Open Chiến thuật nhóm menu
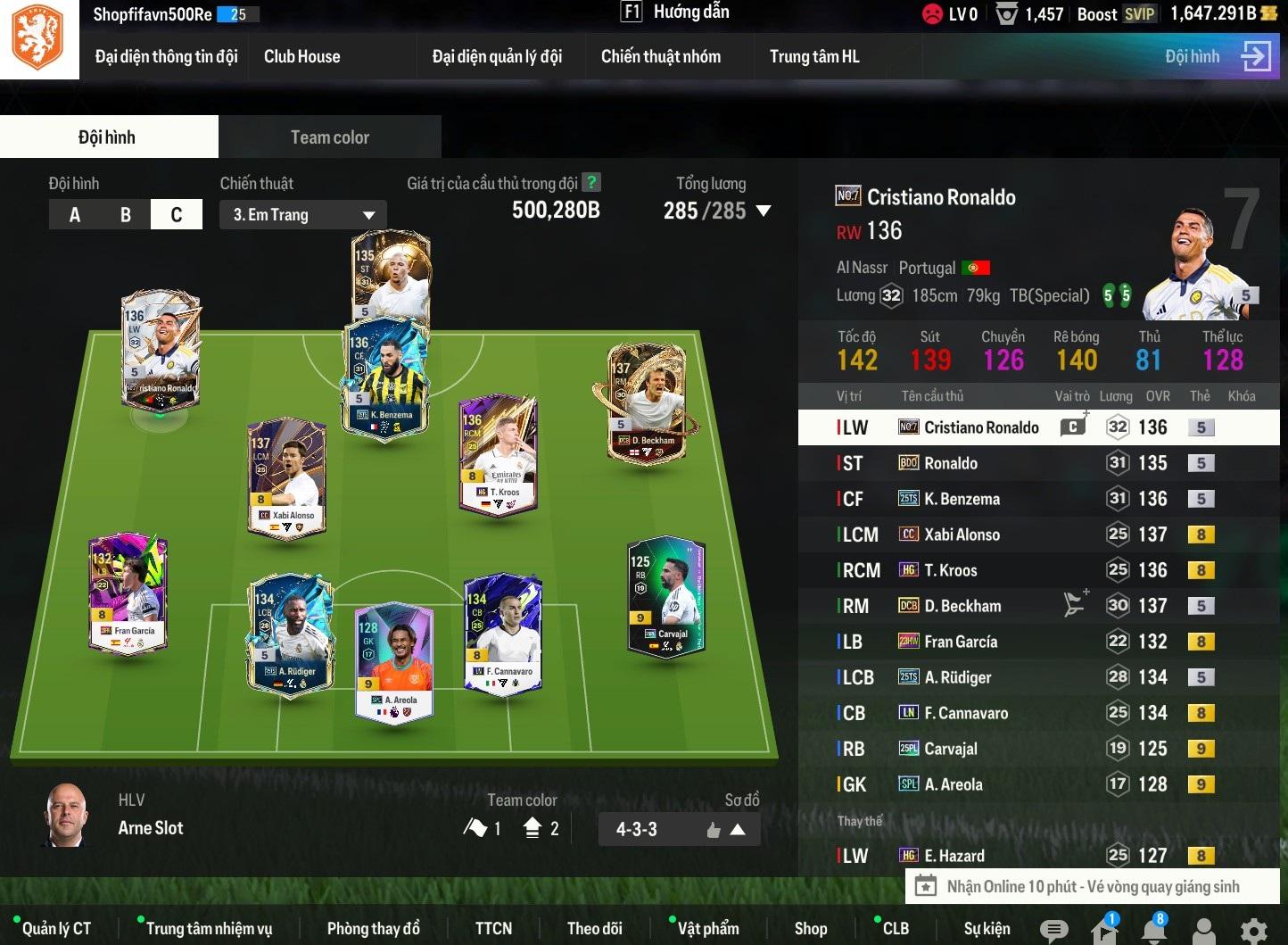The image size is (1288, 945). click(x=660, y=57)
